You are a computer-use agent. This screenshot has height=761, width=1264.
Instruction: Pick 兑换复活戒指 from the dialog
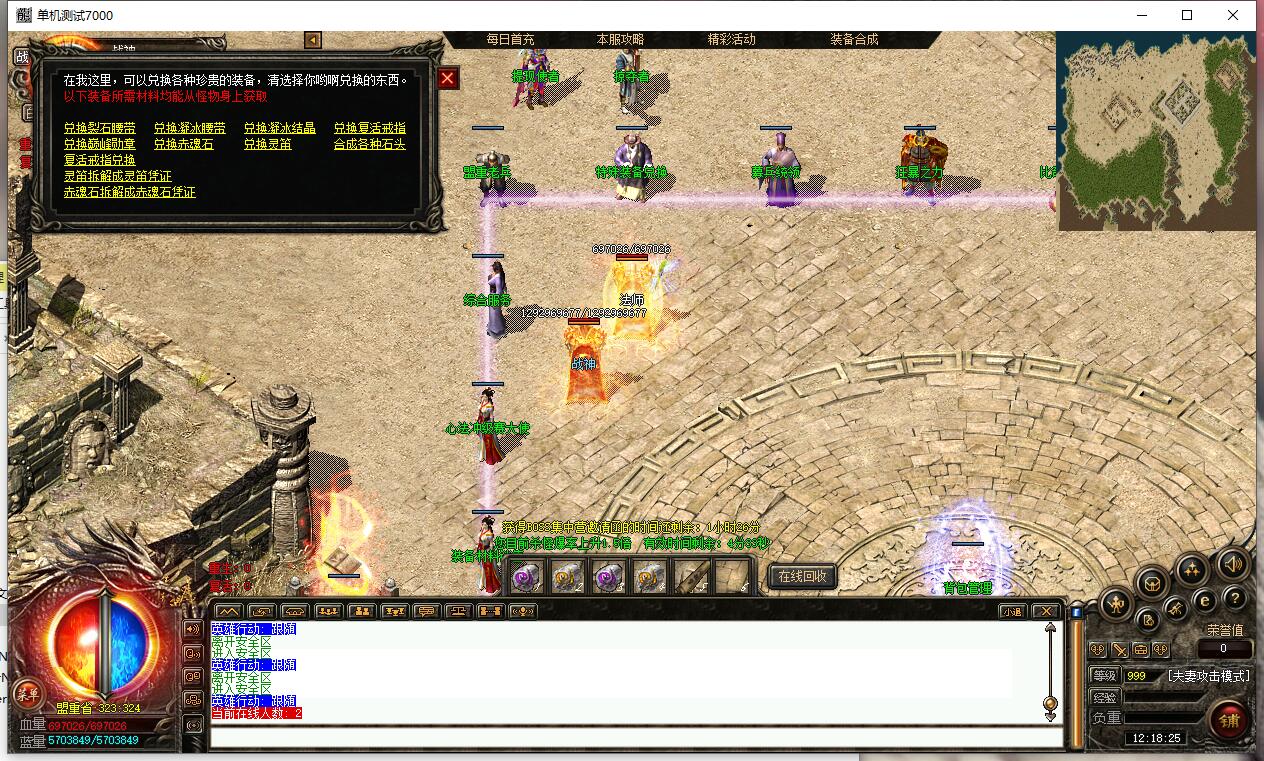[370, 128]
